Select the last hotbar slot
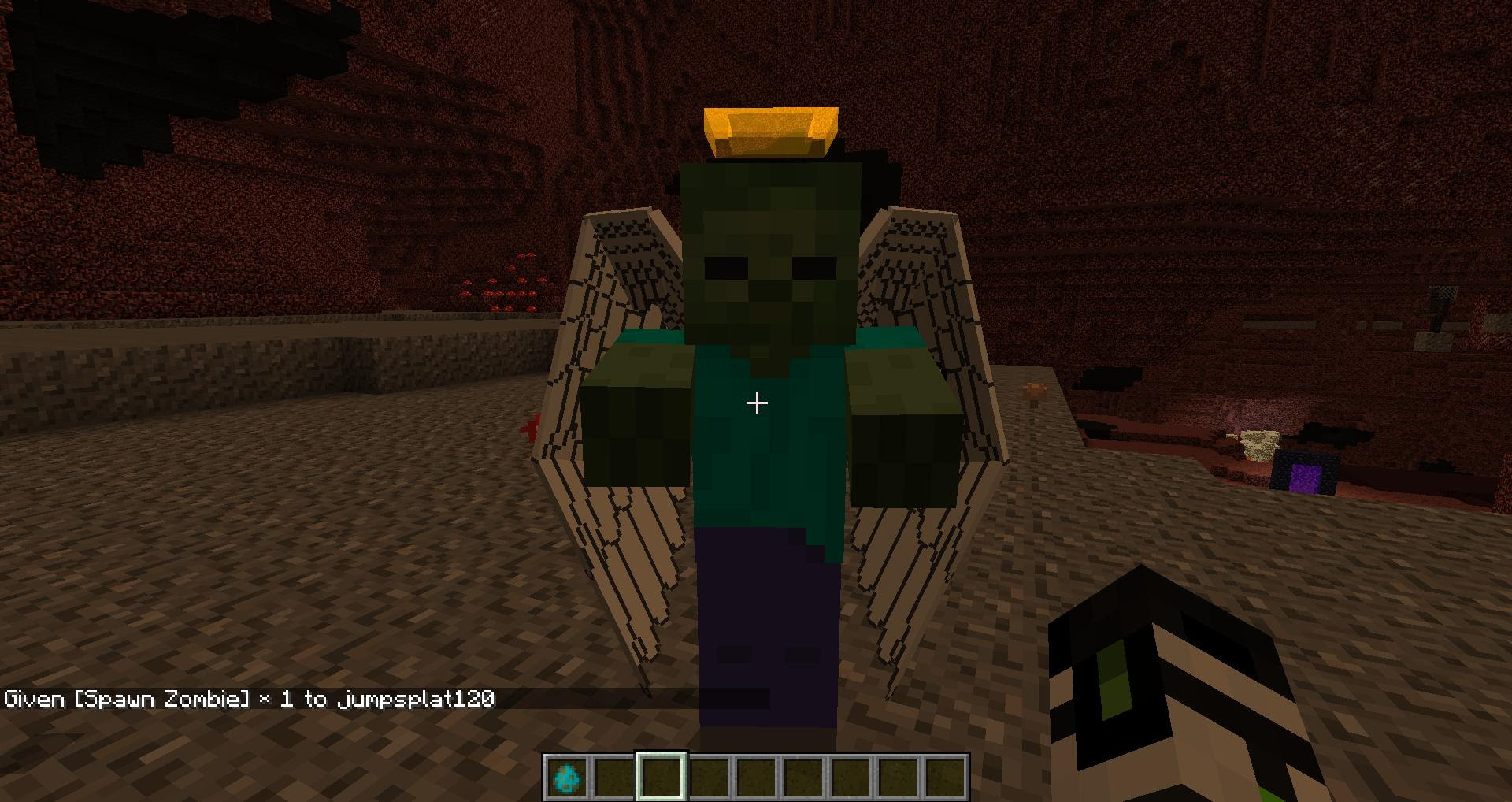The width and height of the screenshot is (1512, 802). [945, 776]
